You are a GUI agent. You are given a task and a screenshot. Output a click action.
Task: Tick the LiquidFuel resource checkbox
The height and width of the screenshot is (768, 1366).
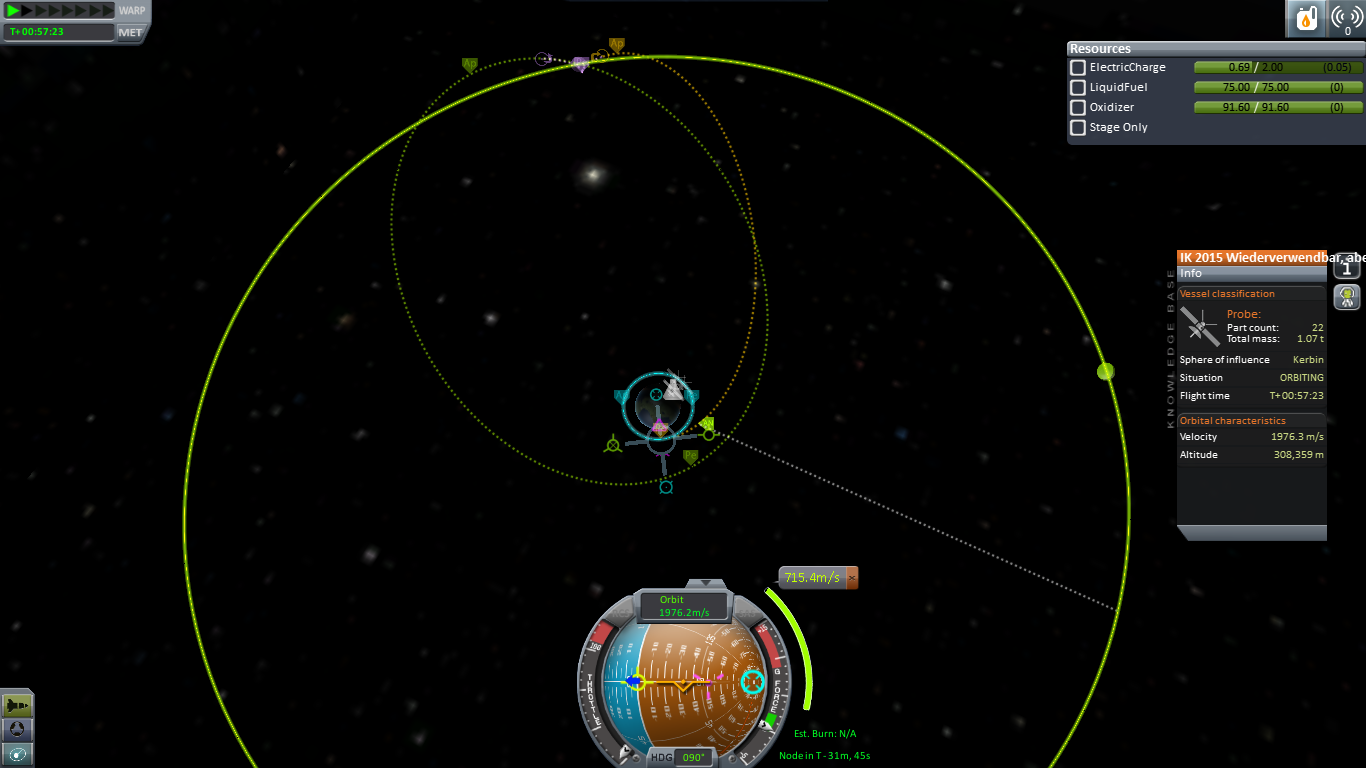1078,88
